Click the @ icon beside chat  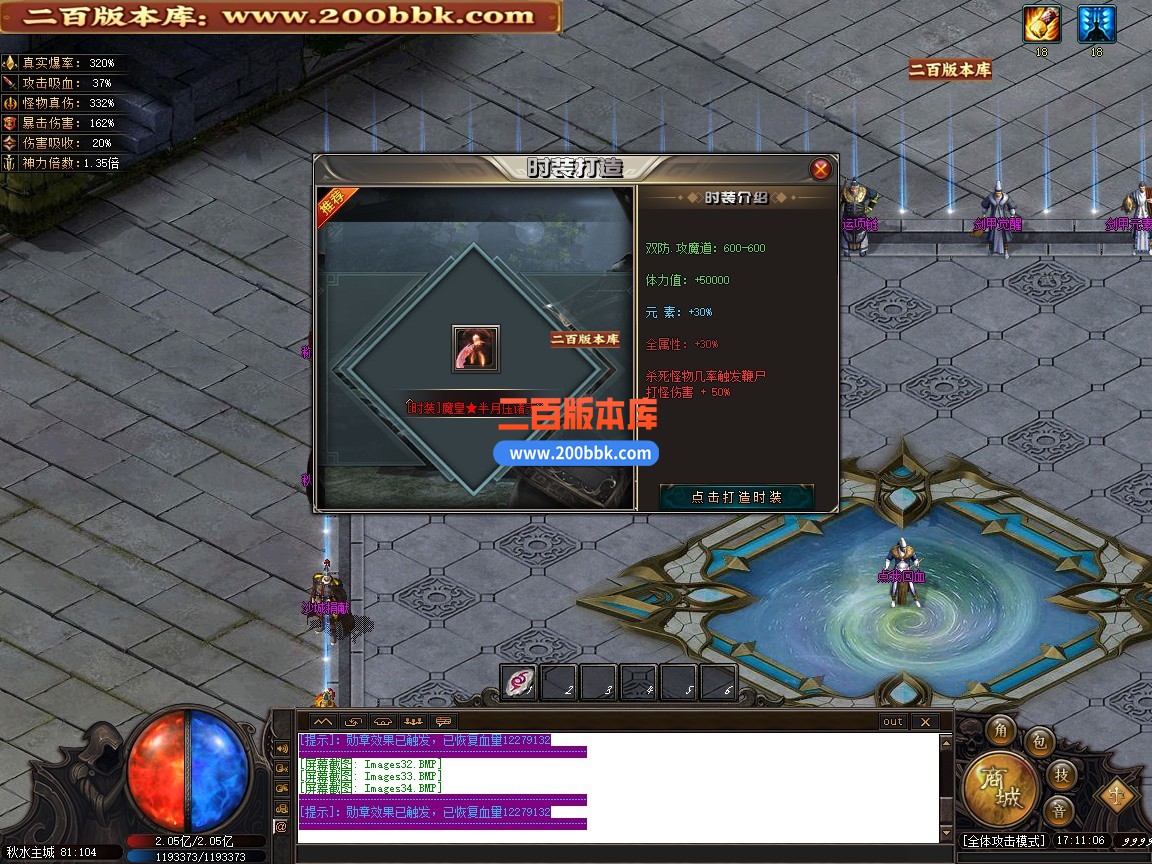pyautogui.click(x=281, y=827)
